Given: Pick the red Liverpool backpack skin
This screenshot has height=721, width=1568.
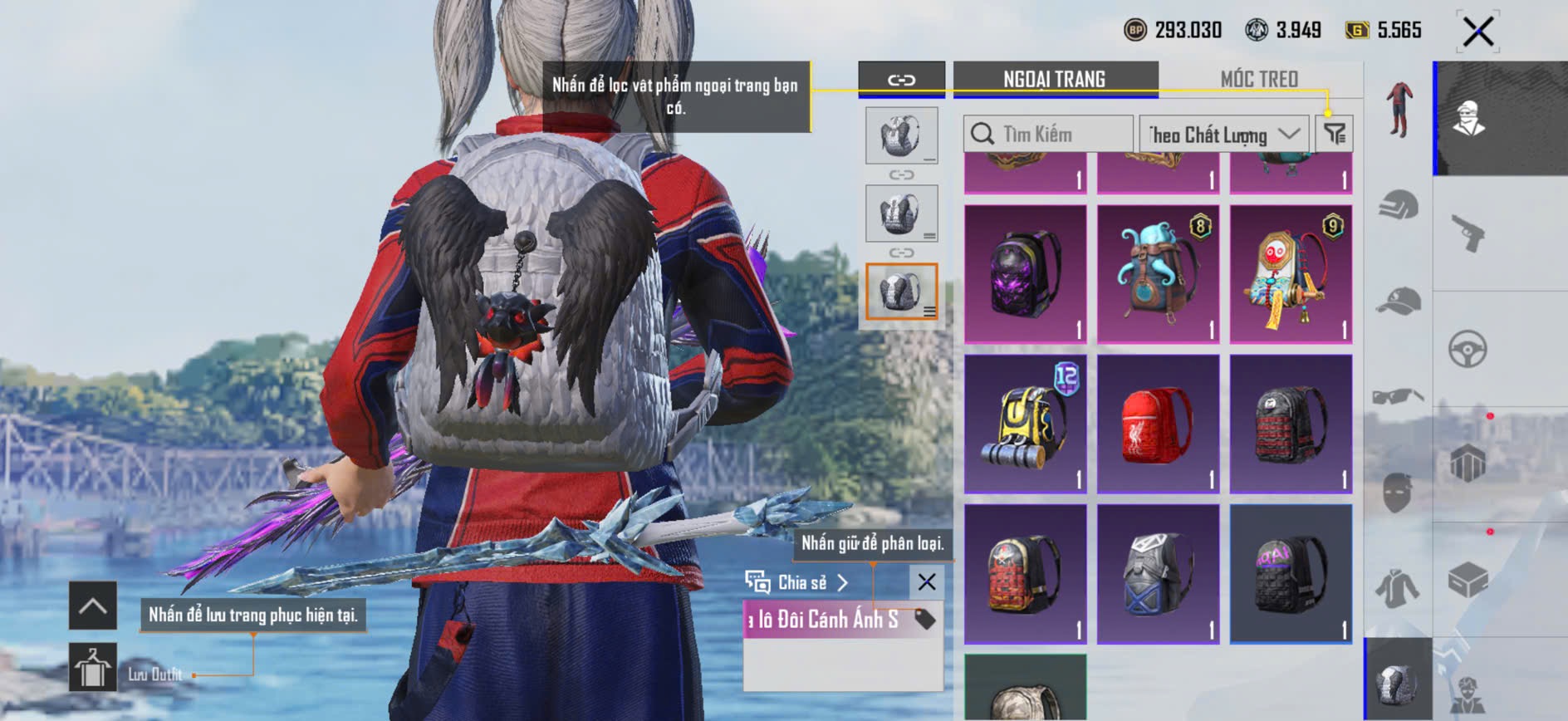Looking at the screenshot, I should (1159, 424).
